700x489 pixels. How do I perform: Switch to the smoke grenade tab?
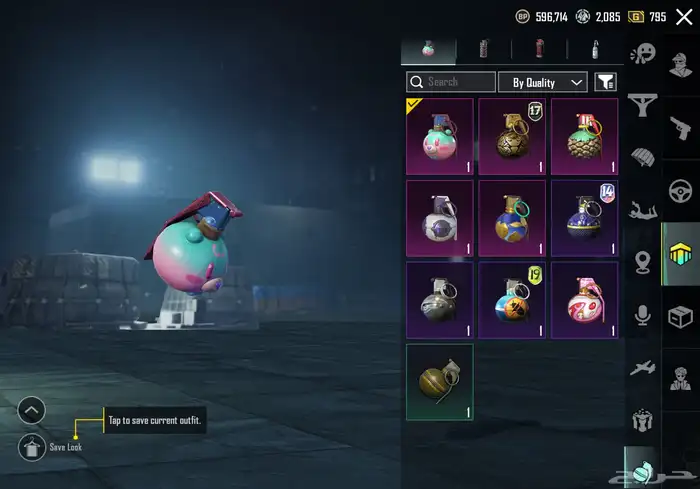pyautogui.click(x=485, y=50)
